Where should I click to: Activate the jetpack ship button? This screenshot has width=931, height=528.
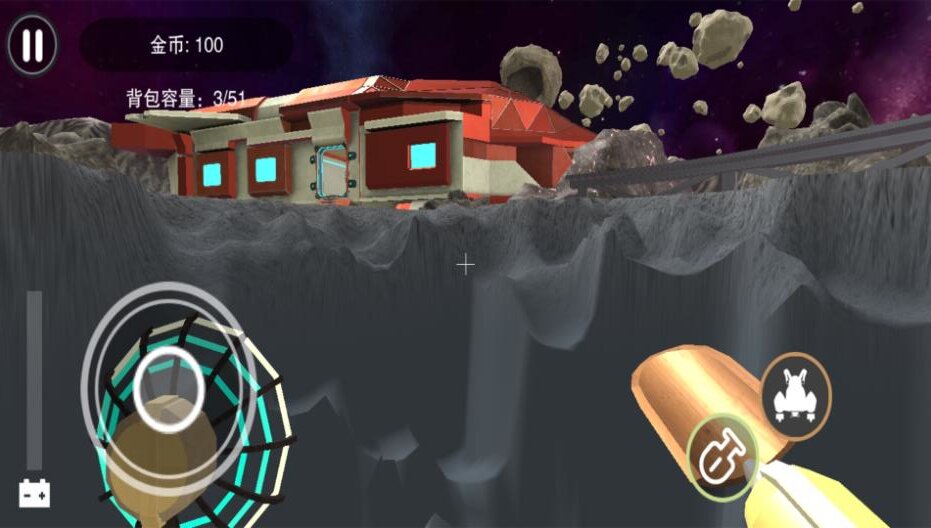click(x=796, y=392)
